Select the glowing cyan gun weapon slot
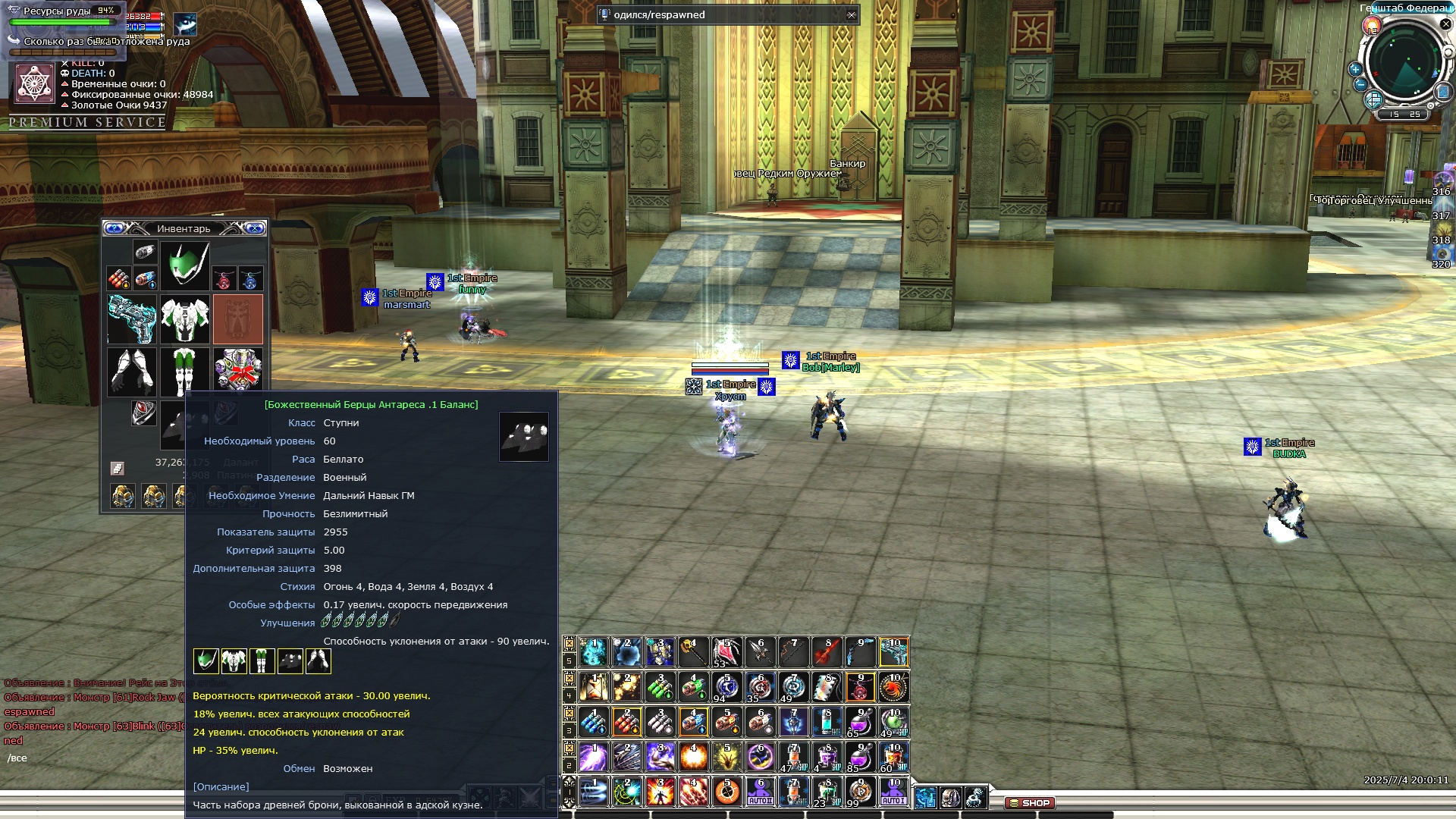Screen dimensions: 1456x819 (x=132, y=319)
